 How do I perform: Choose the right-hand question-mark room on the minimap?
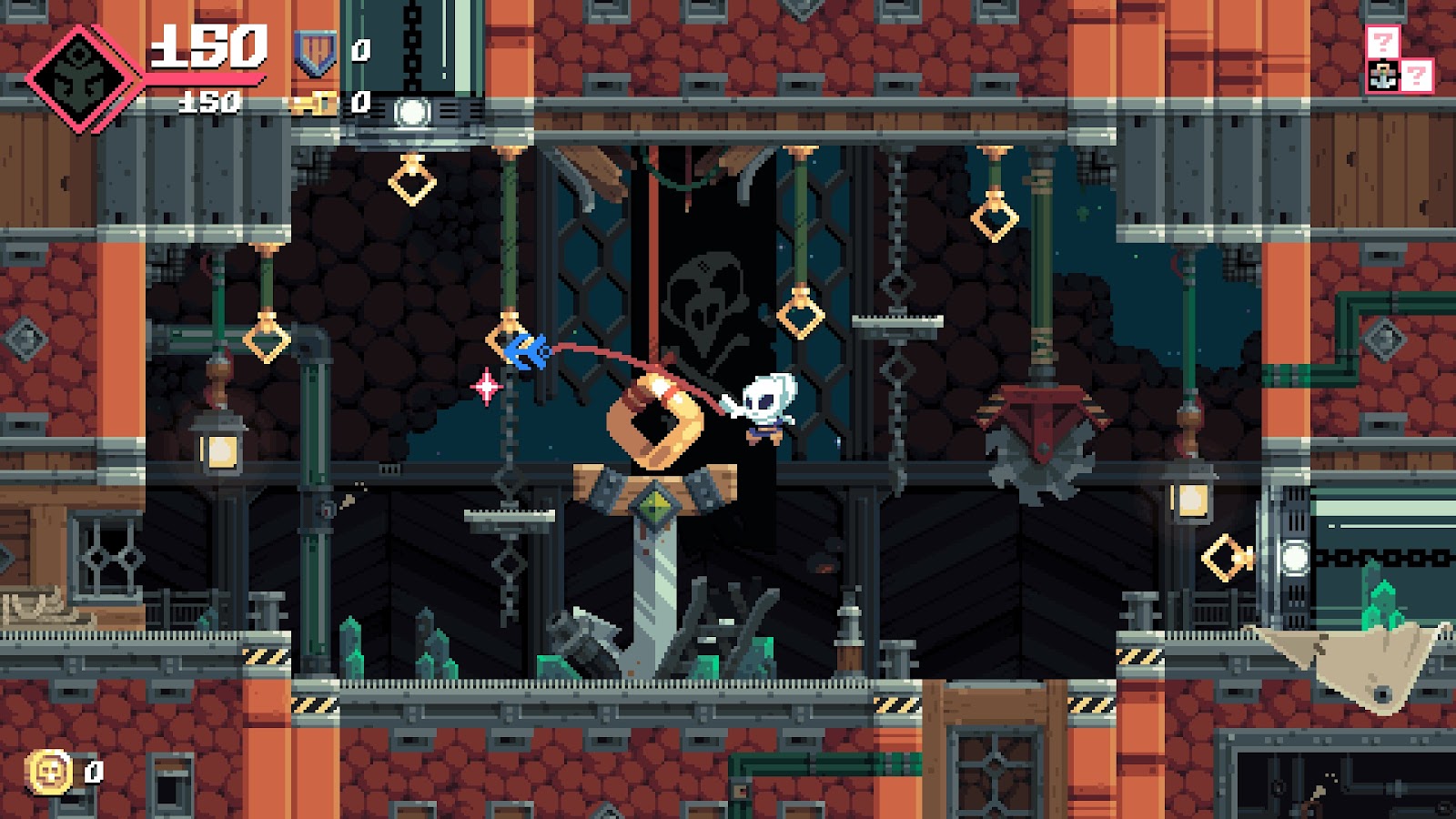click(x=1417, y=76)
